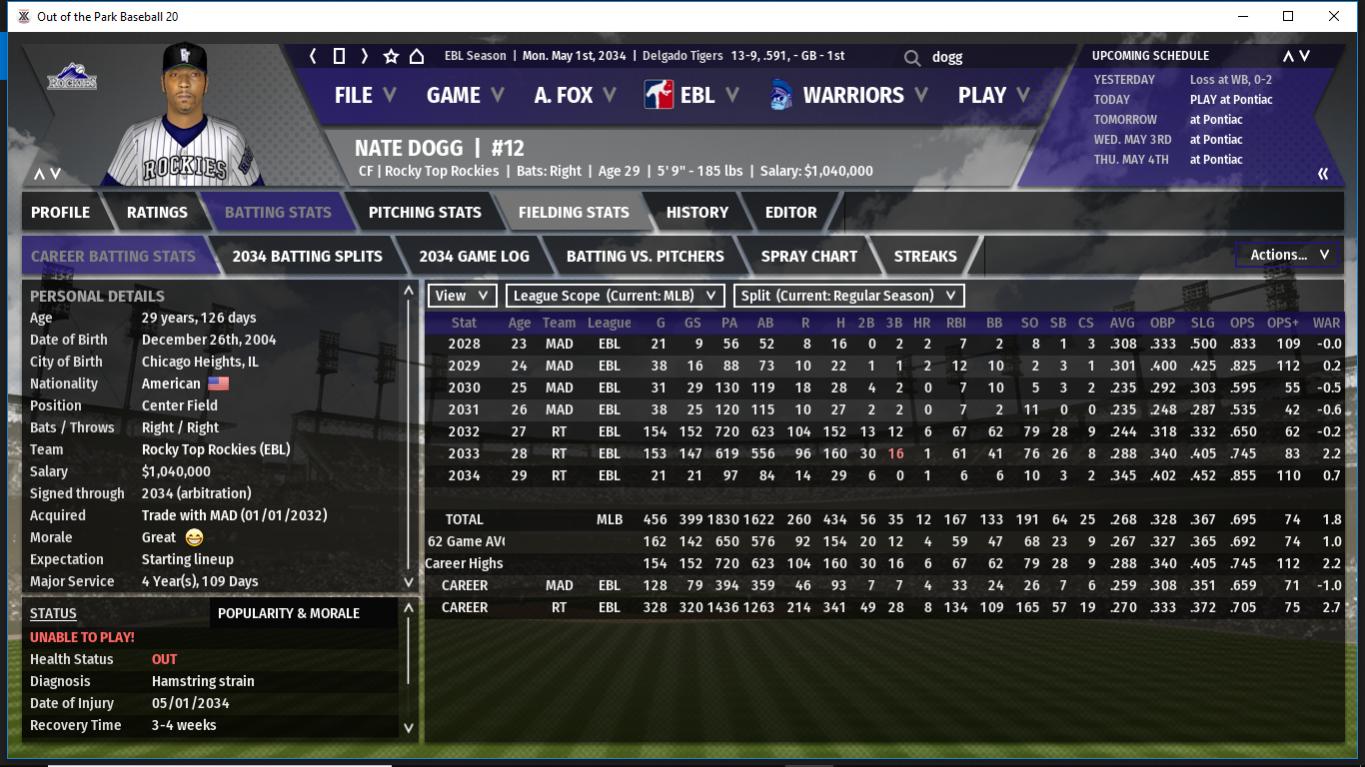View 2034 BATTING SPLITS

[x=307, y=256]
